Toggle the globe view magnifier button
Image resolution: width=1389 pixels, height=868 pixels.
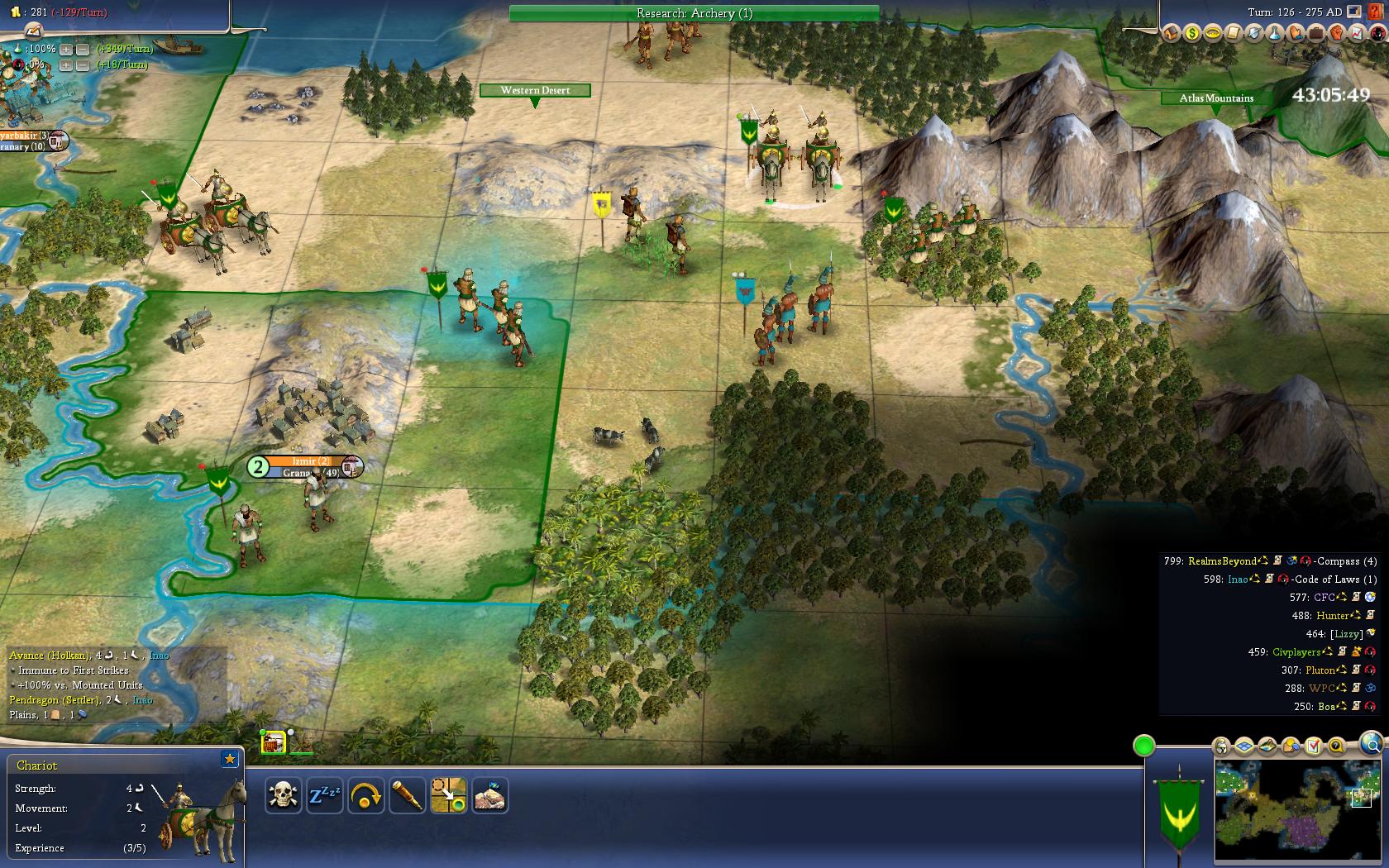click(1370, 742)
